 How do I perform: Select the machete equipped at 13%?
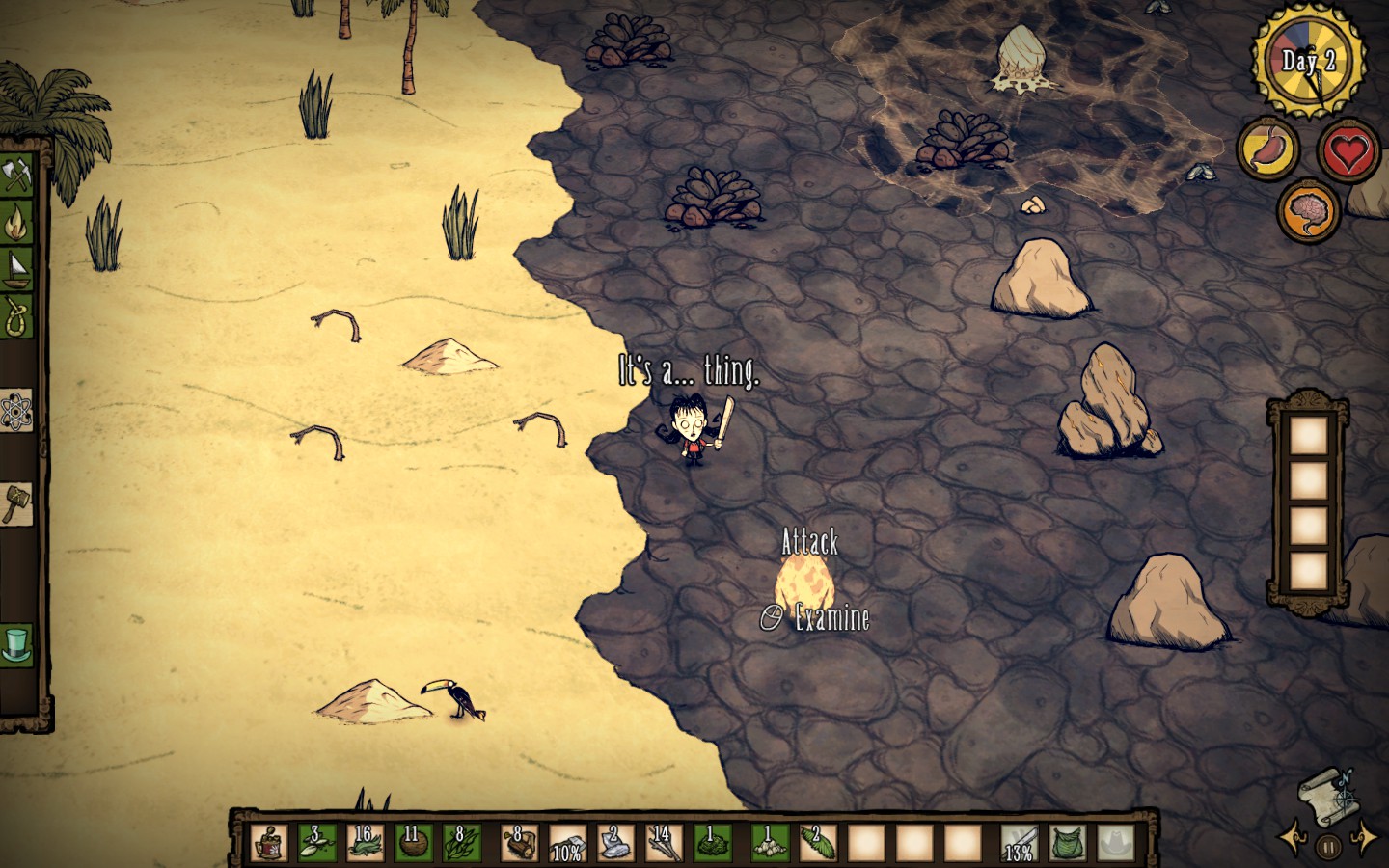pyautogui.click(x=1020, y=842)
